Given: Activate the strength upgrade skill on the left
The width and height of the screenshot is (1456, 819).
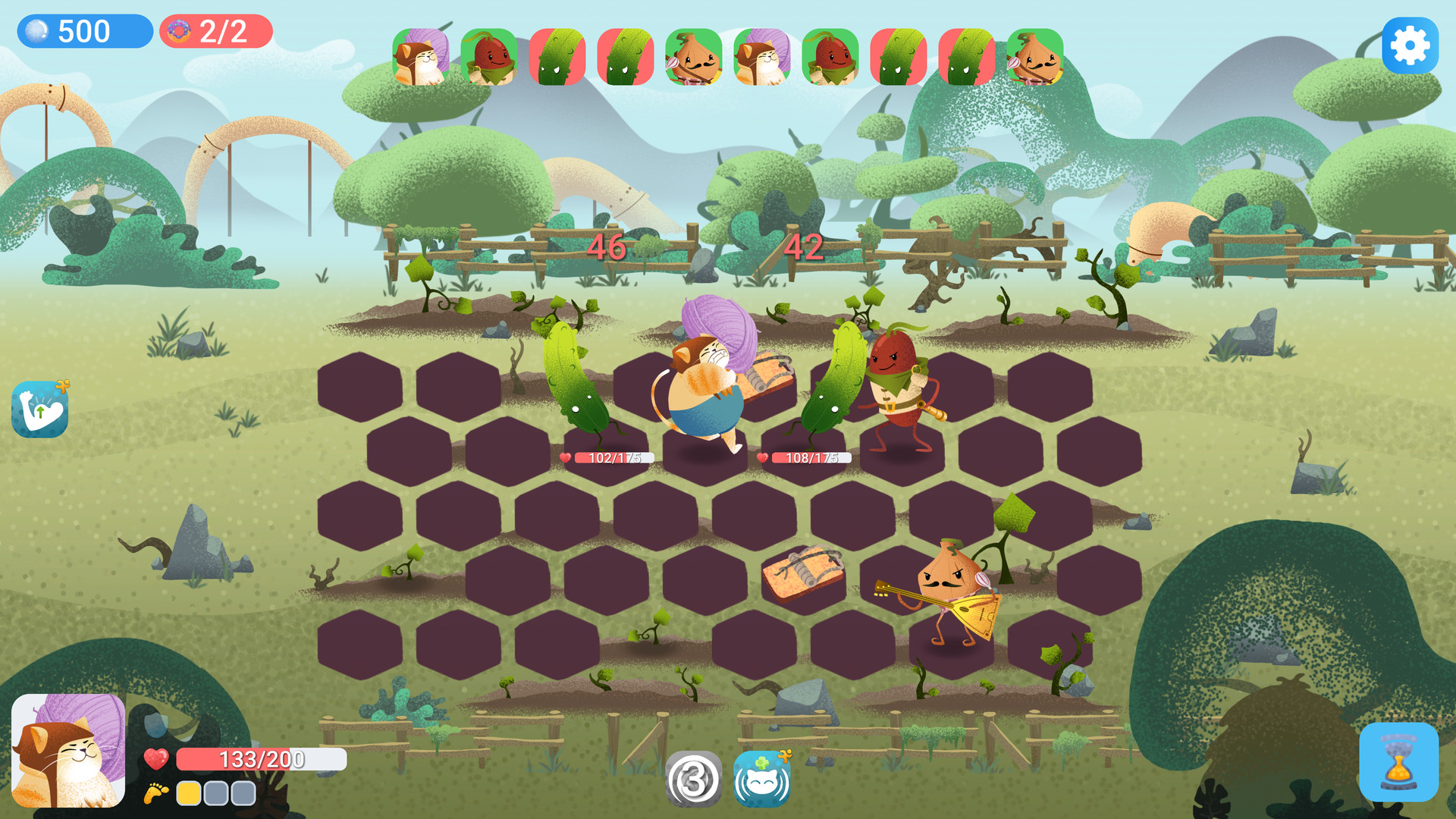Looking at the screenshot, I should 39,408.
